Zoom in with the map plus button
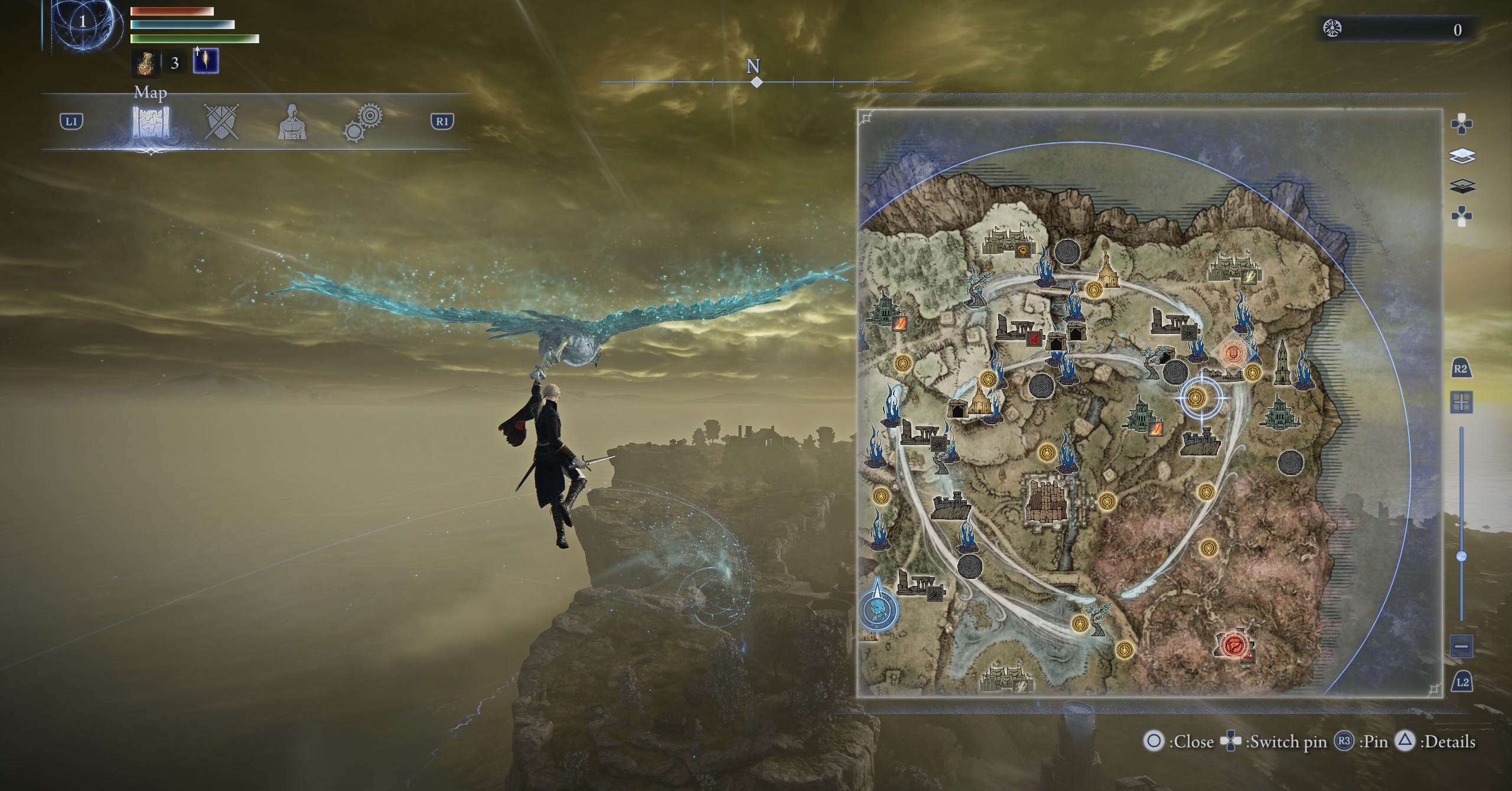 [1462, 403]
